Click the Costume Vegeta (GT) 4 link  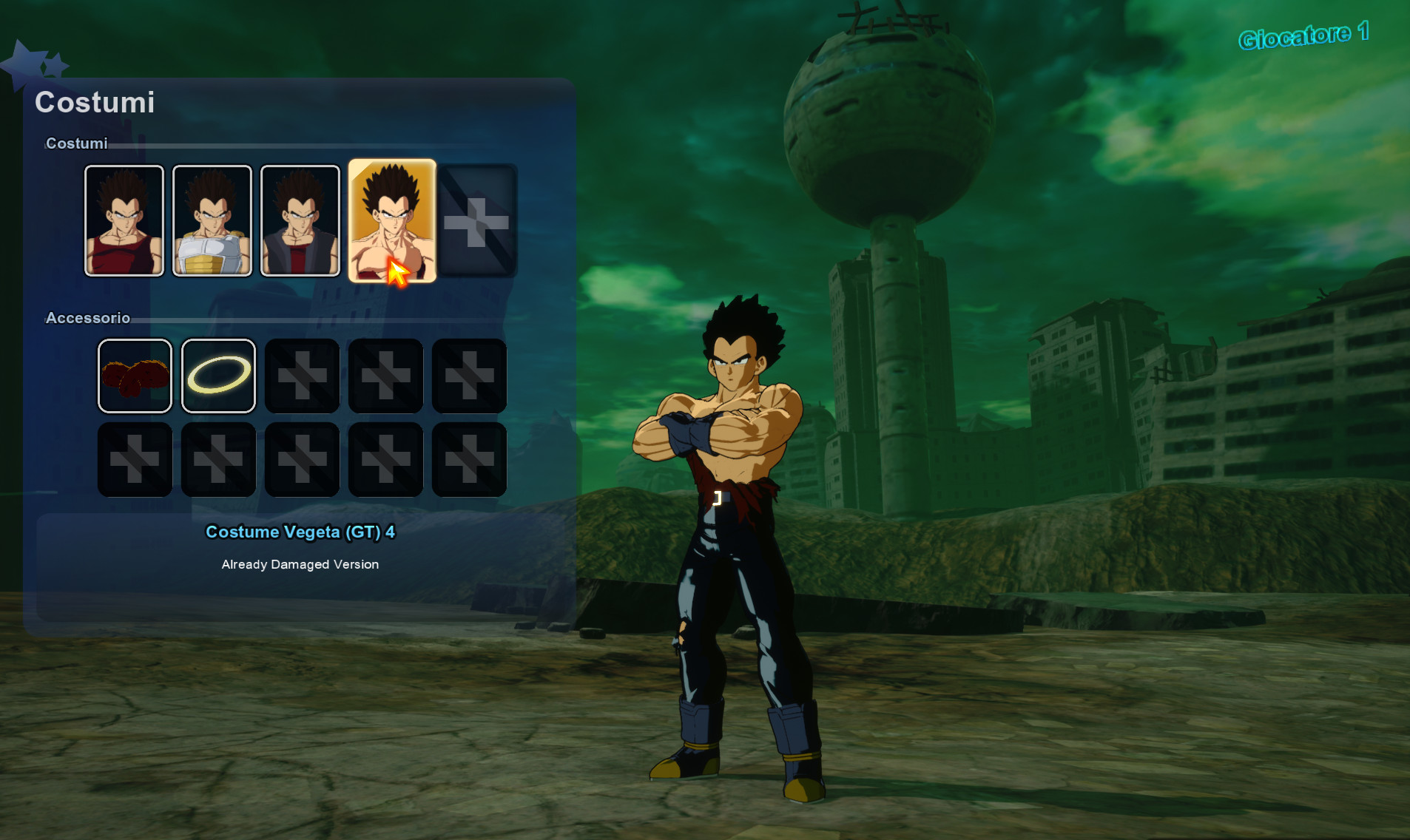(x=300, y=532)
